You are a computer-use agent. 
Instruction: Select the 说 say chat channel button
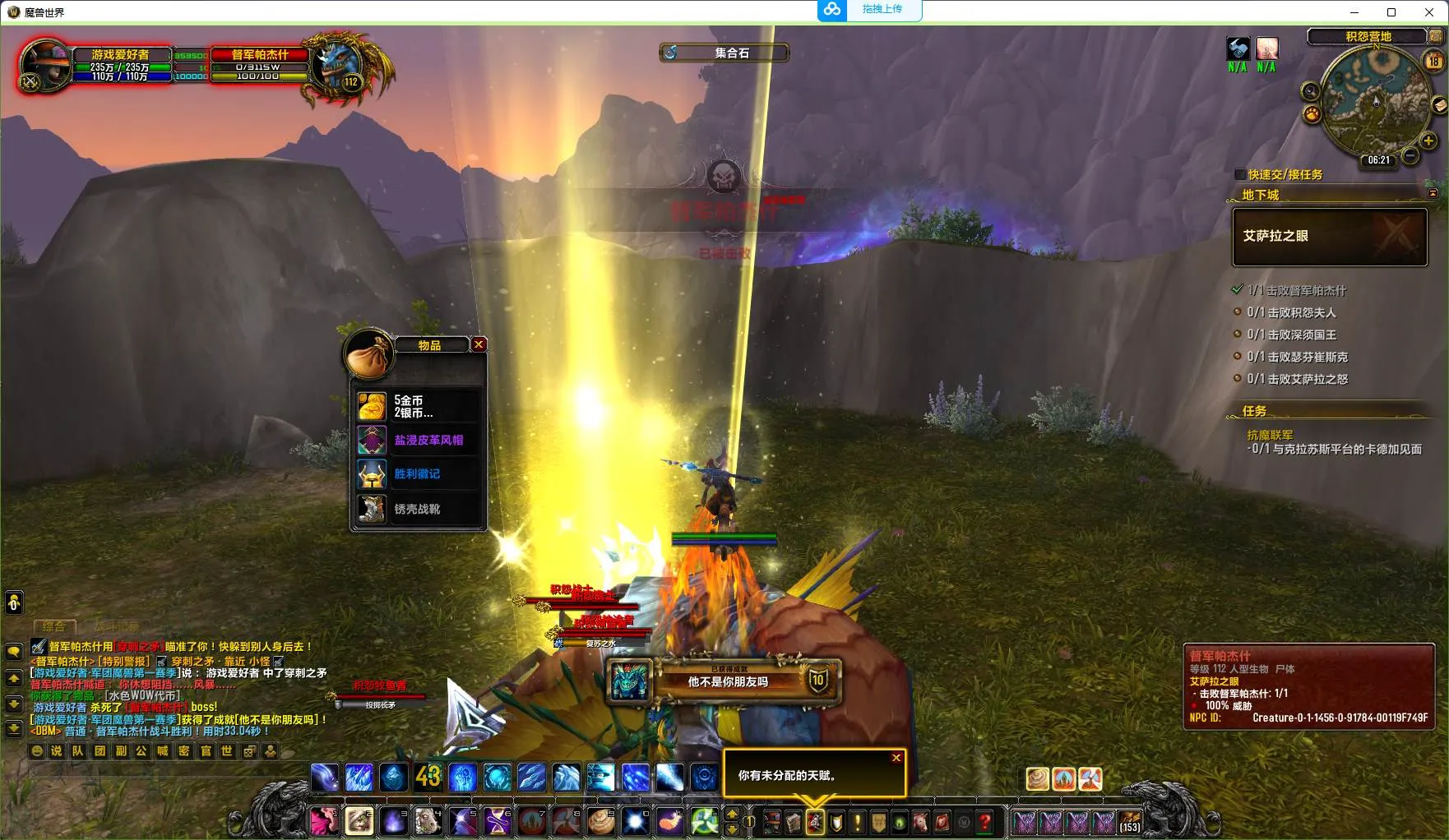point(57,750)
